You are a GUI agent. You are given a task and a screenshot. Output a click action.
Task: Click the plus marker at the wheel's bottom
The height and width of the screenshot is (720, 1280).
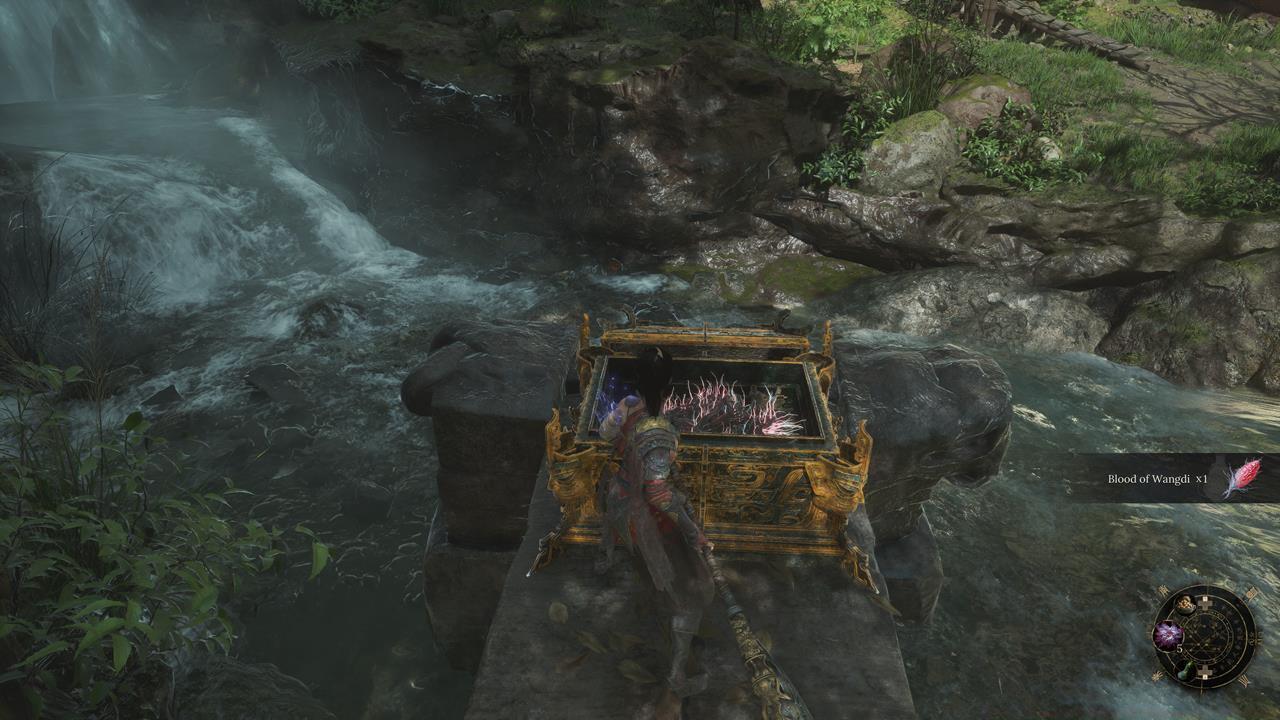tap(1204, 671)
